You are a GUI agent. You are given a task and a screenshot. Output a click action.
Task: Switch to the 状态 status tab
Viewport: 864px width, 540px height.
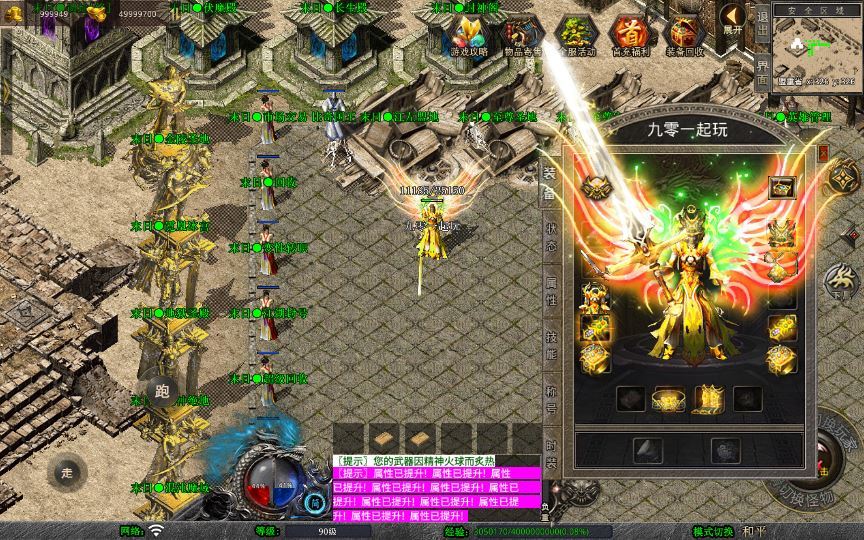pyautogui.click(x=551, y=224)
